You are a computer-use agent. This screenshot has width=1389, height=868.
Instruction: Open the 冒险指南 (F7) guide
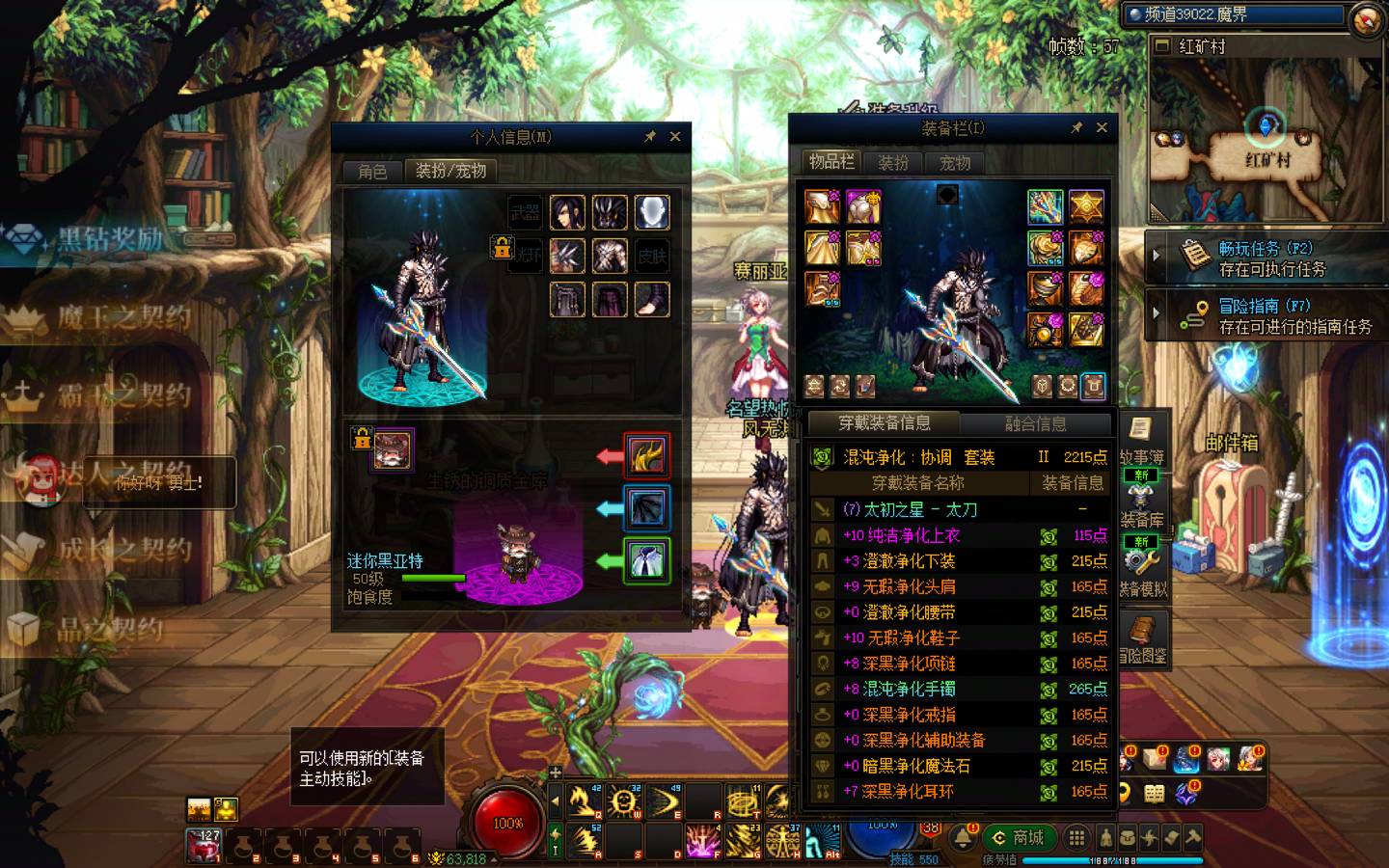click(1264, 316)
